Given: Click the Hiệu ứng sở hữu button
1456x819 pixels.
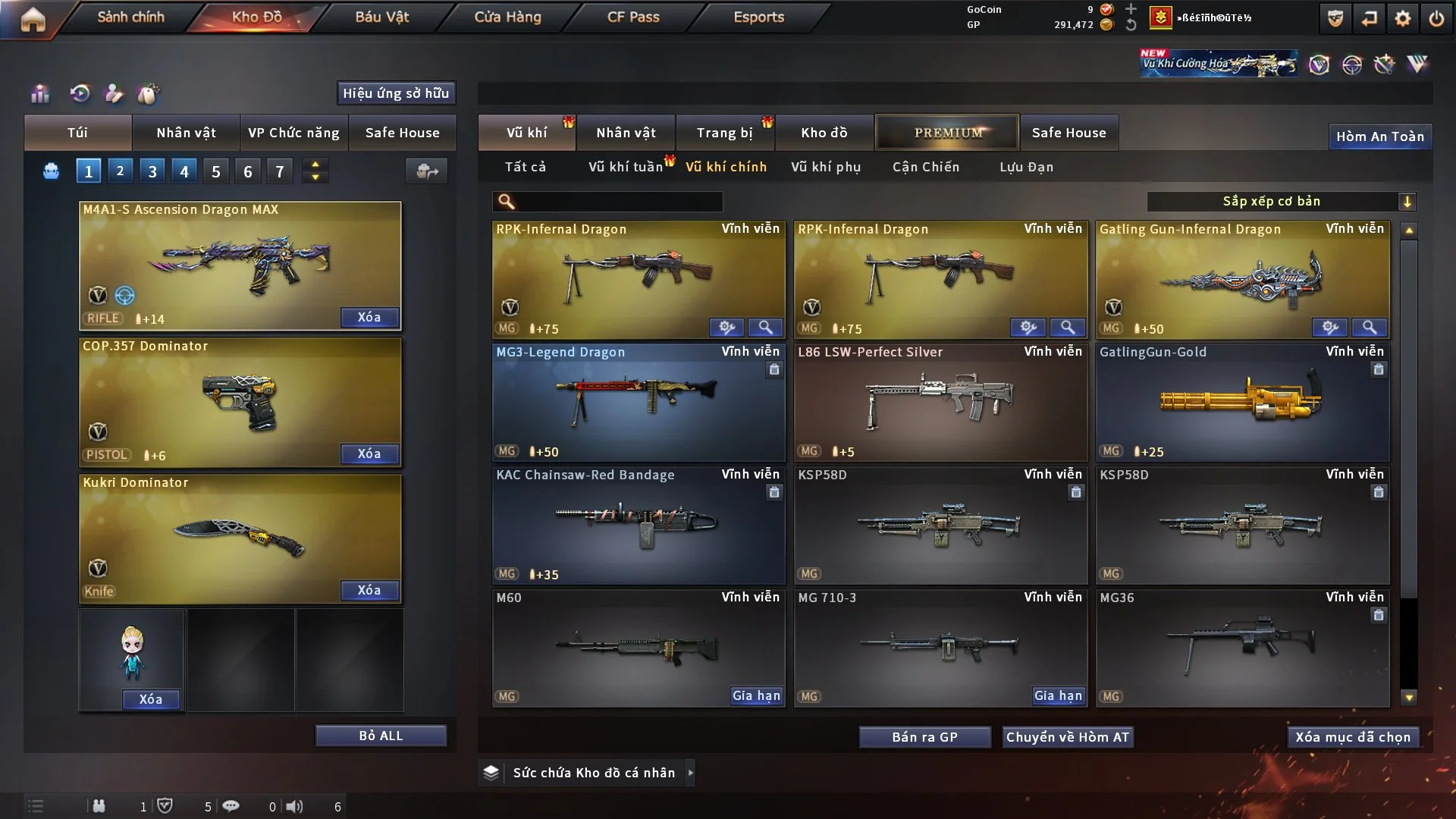Looking at the screenshot, I should click(x=396, y=93).
